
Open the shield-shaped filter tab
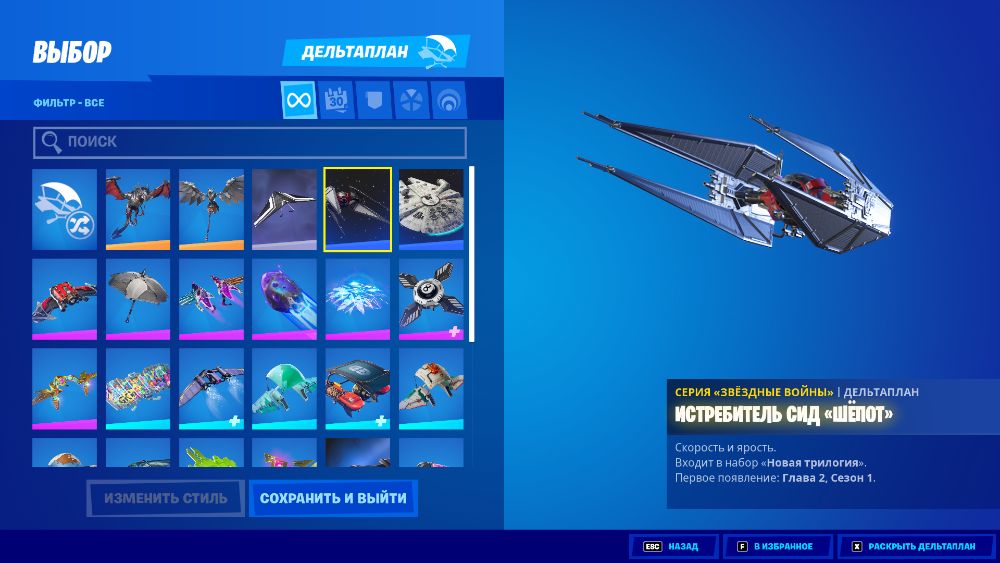[372, 100]
